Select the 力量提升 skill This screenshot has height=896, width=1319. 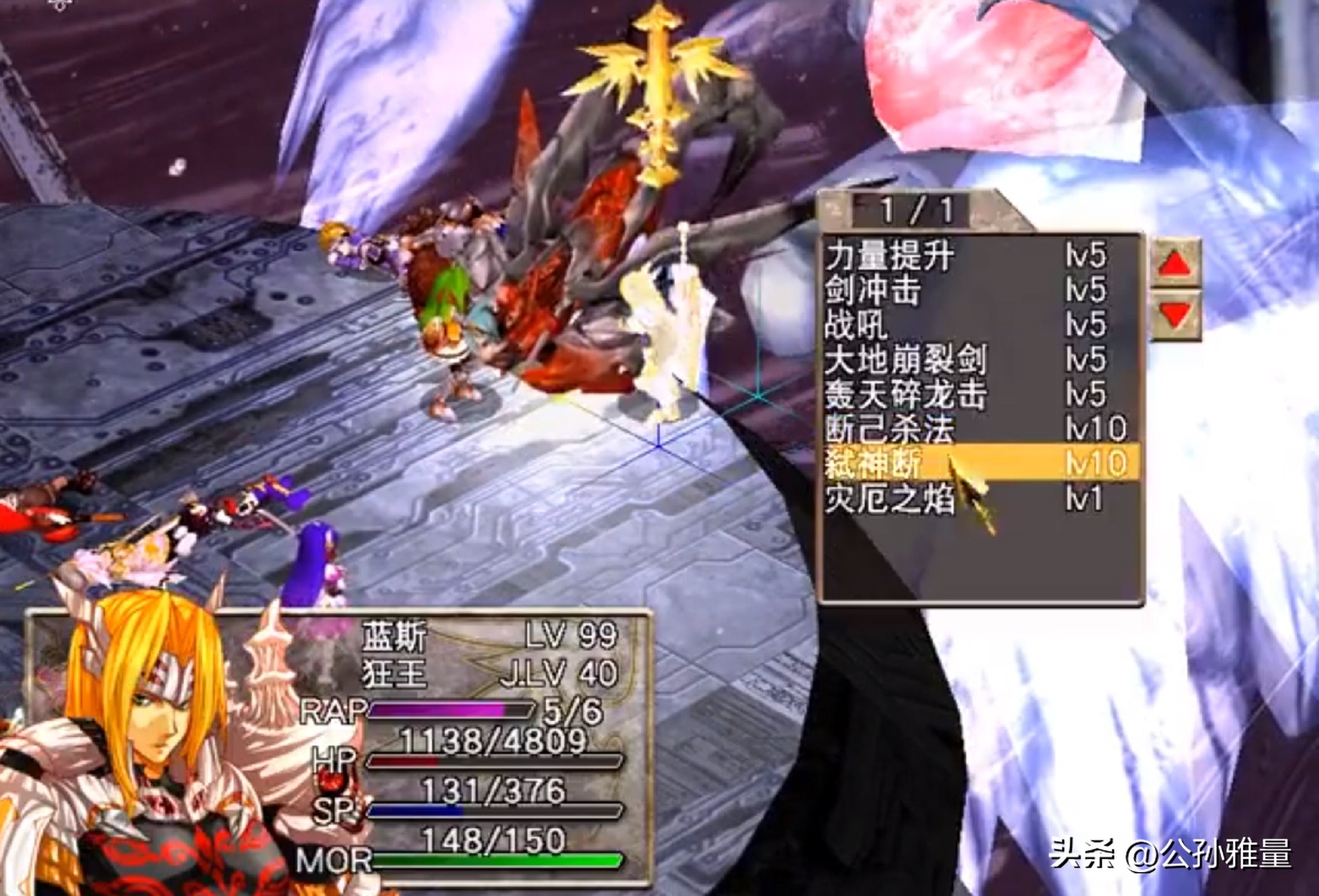click(x=890, y=255)
